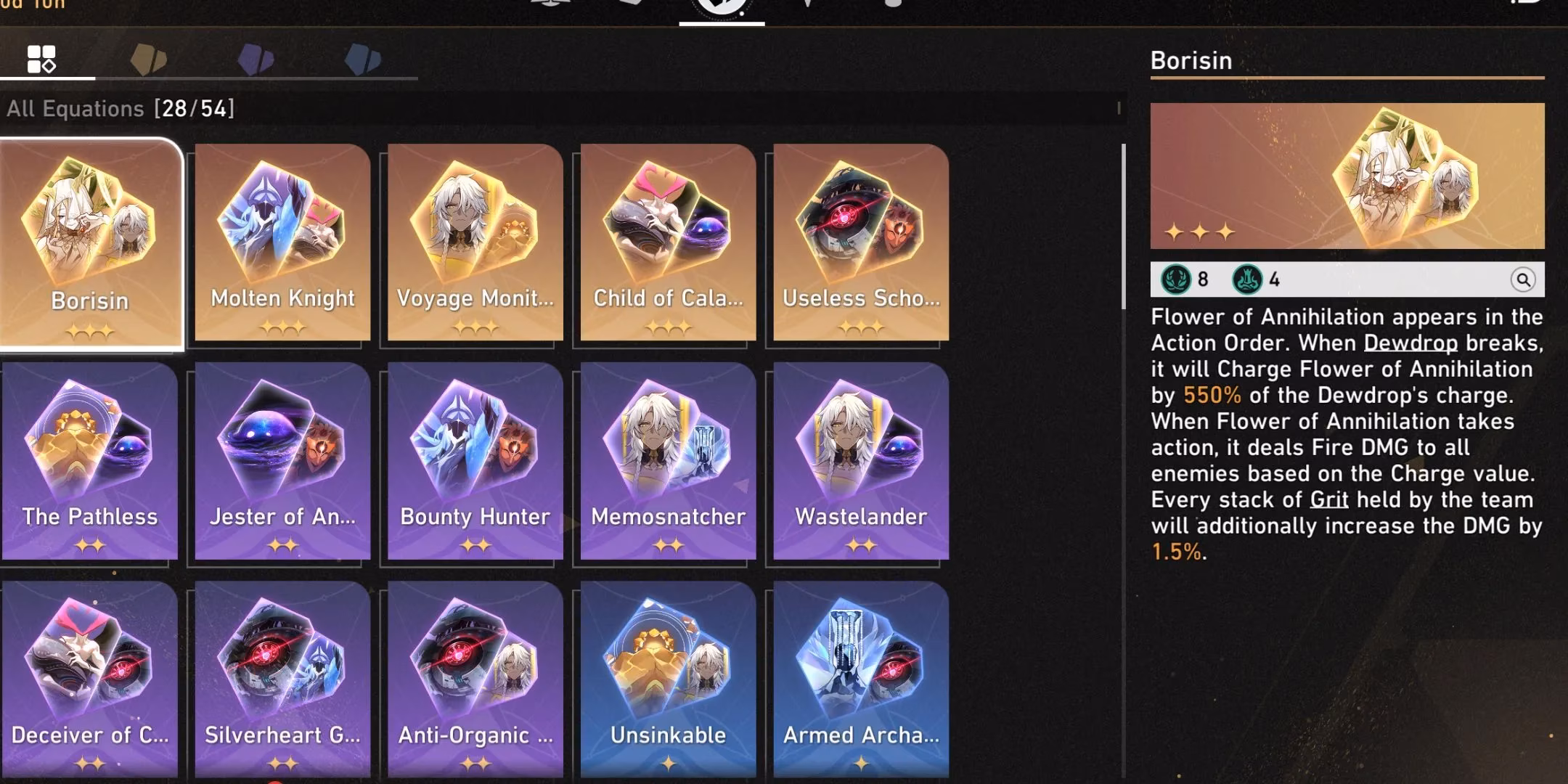Filter by the blue-rarity equations tab
Screen dimensions: 1568x784
(x=363, y=60)
